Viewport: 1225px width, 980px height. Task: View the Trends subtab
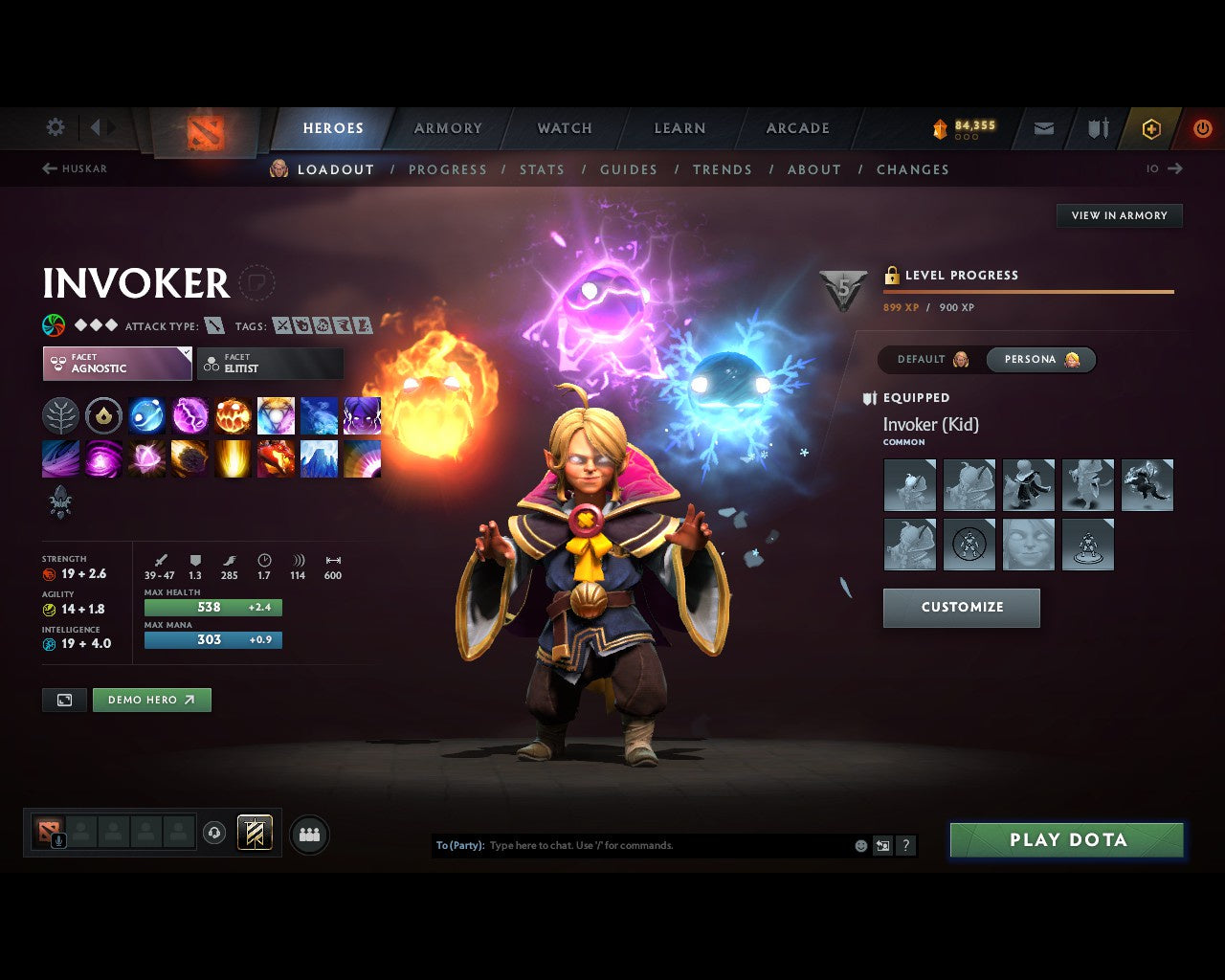(722, 169)
